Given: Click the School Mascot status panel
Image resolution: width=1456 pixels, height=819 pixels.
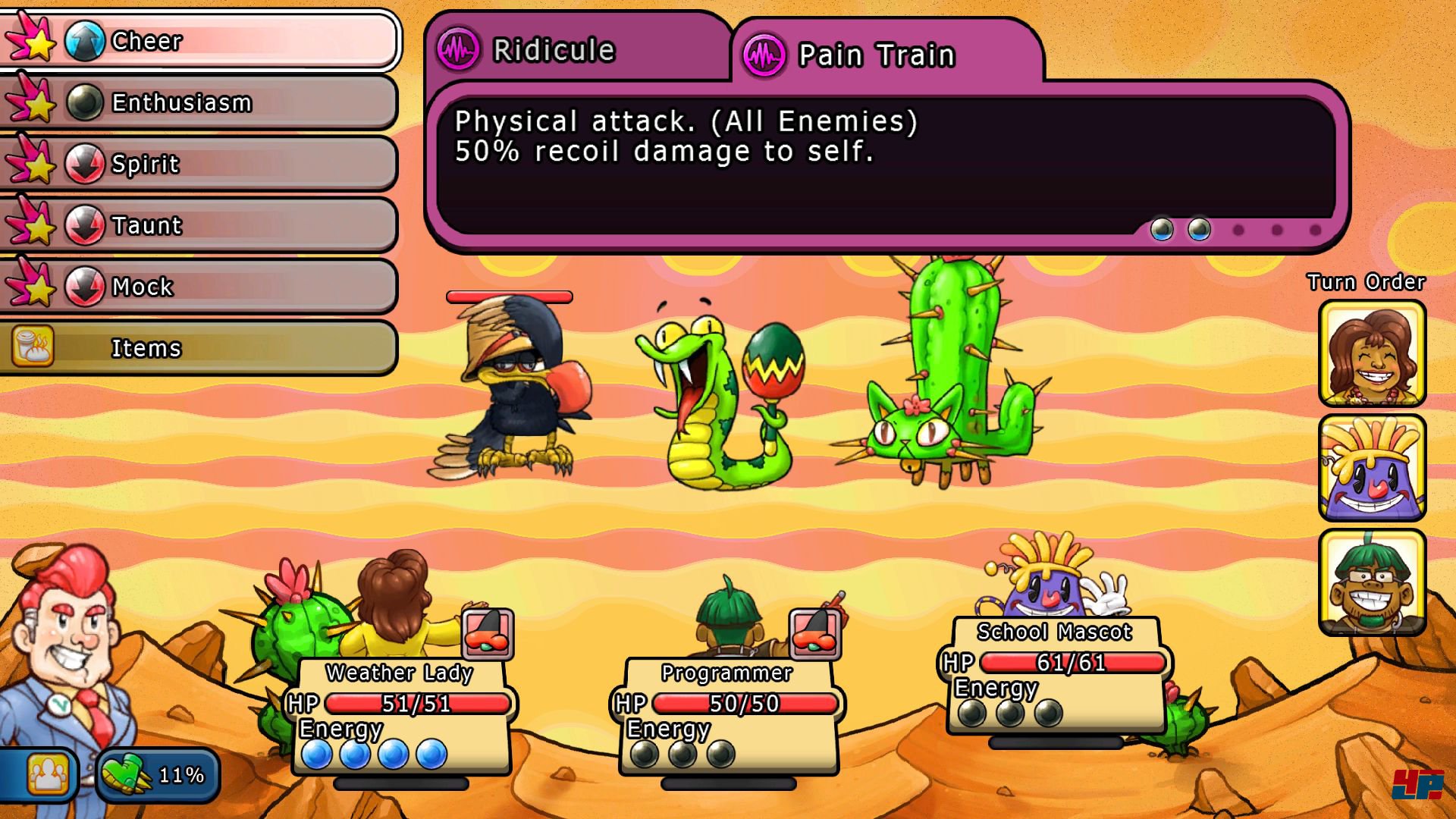Looking at the screenshot, I should click(x=1056, y=676).
